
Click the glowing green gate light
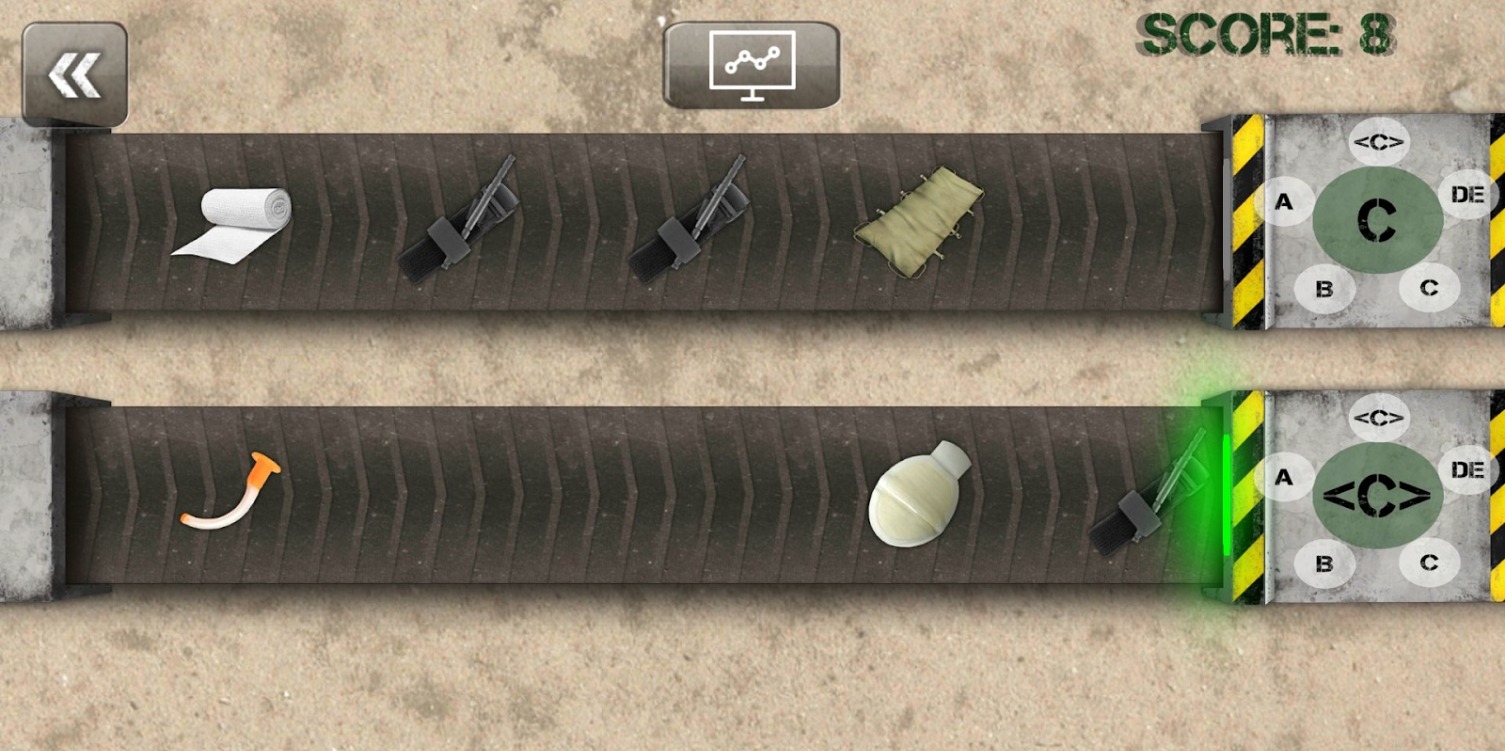[x=1228, y=495]
